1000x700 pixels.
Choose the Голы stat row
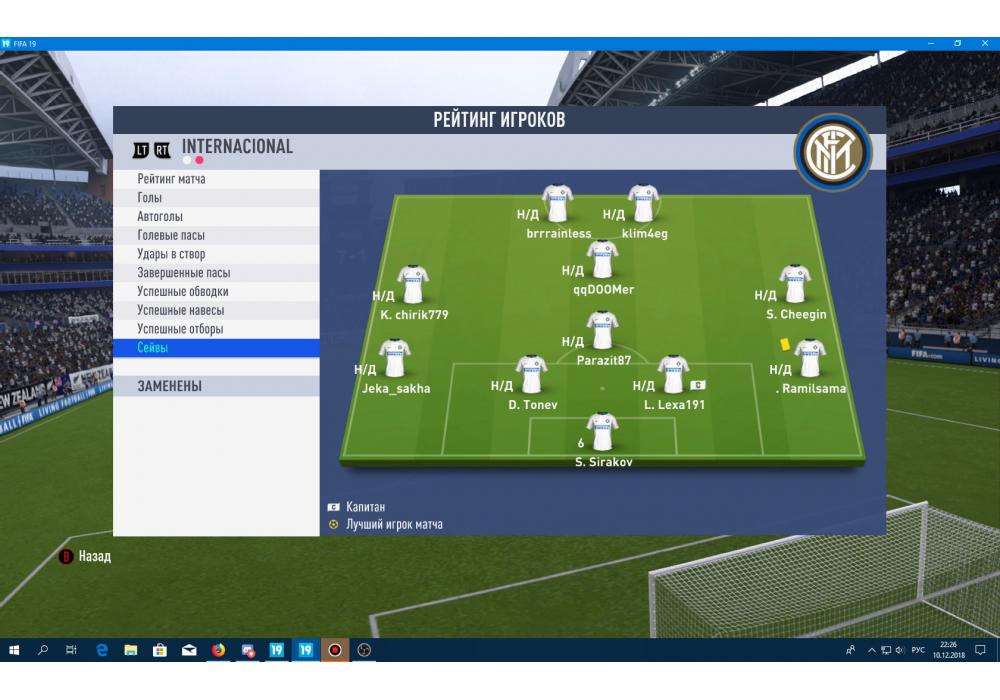tap(216, 198)
